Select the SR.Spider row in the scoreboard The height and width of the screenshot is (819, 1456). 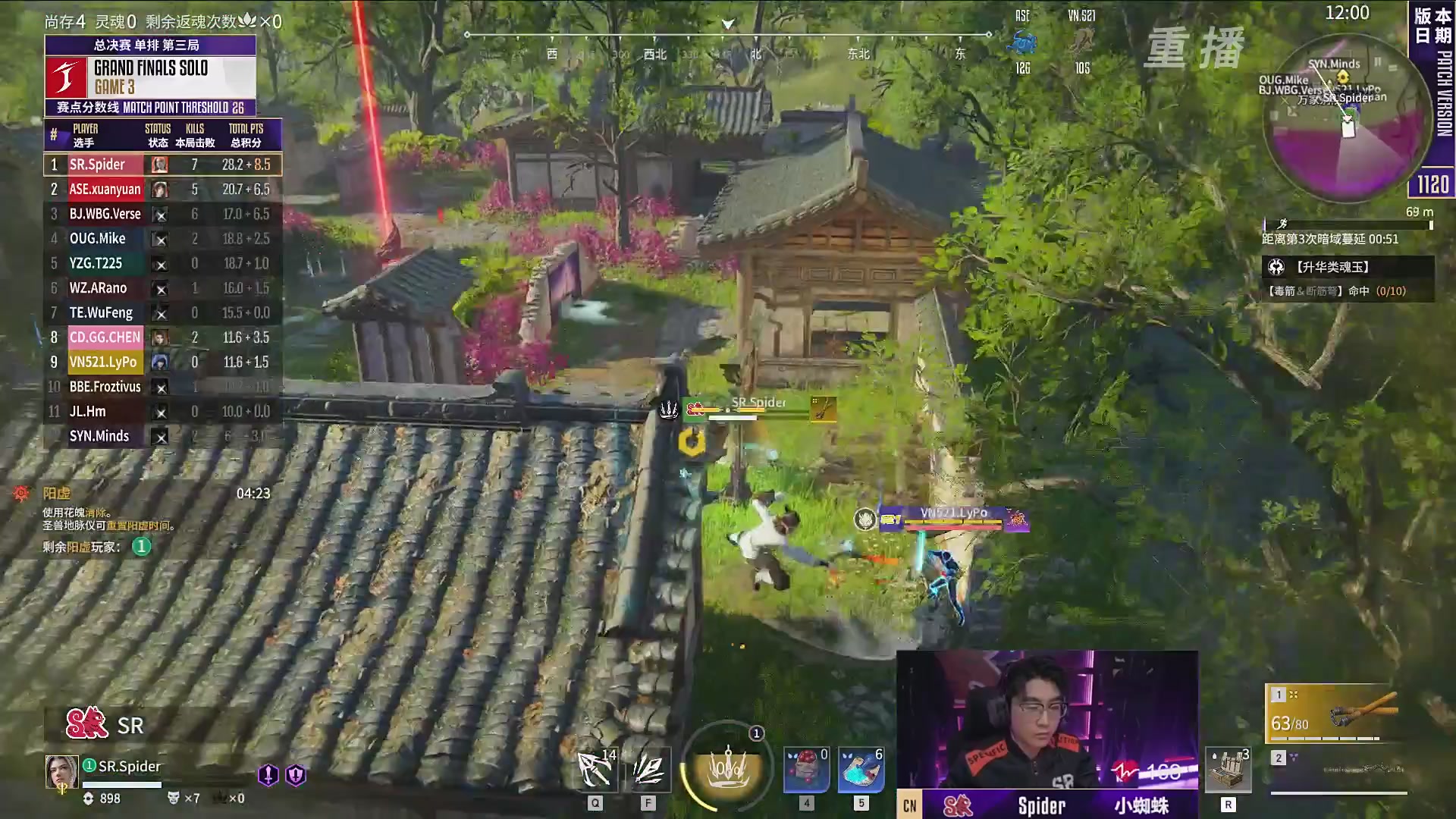(162, 165)
